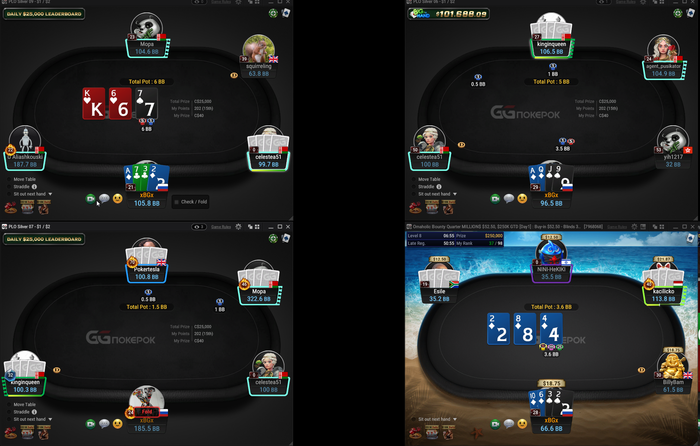Open the chat bubble on the K-6-7 table
The image size is (700, 446).
coord(103,199)
